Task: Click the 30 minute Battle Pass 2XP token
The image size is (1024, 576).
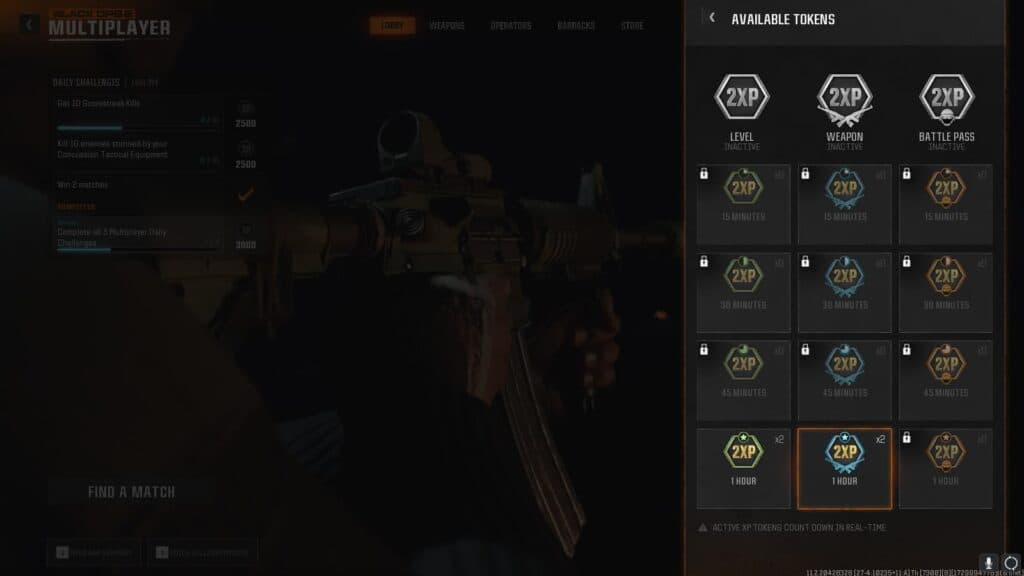Action: 945,292
